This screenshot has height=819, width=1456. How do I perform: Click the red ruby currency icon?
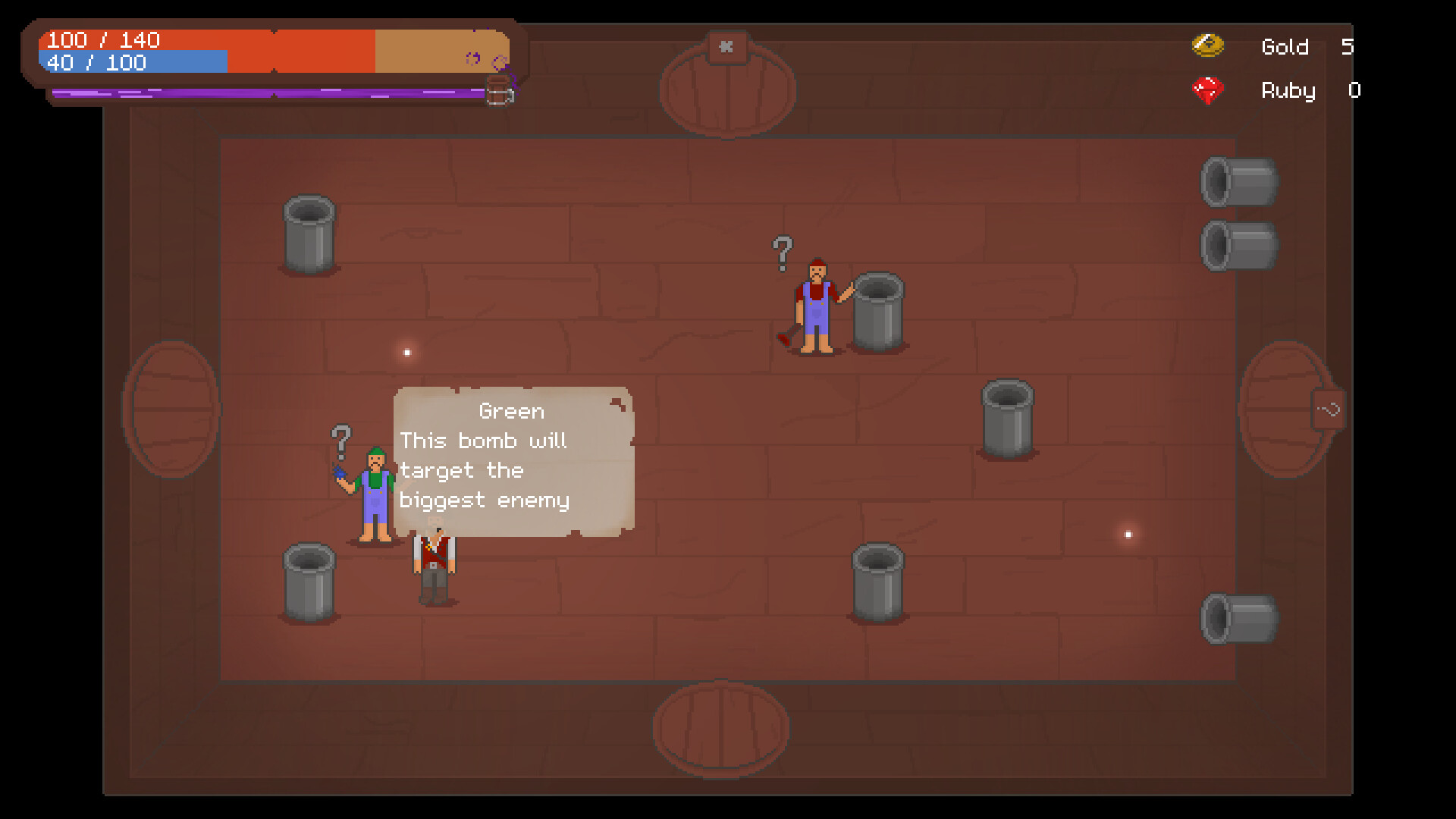[x=1209, y=89]
